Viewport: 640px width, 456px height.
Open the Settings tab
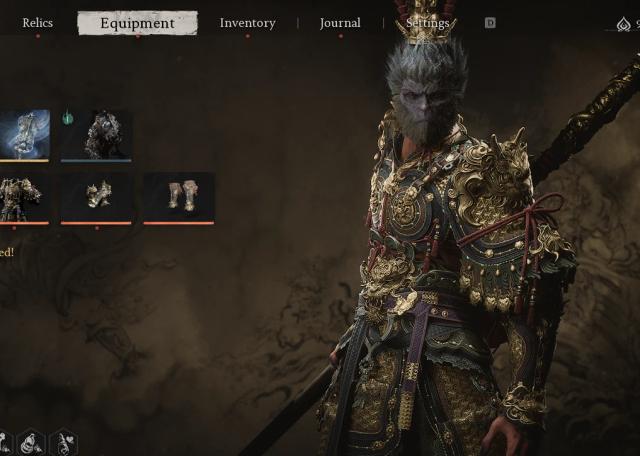(428, 23)
